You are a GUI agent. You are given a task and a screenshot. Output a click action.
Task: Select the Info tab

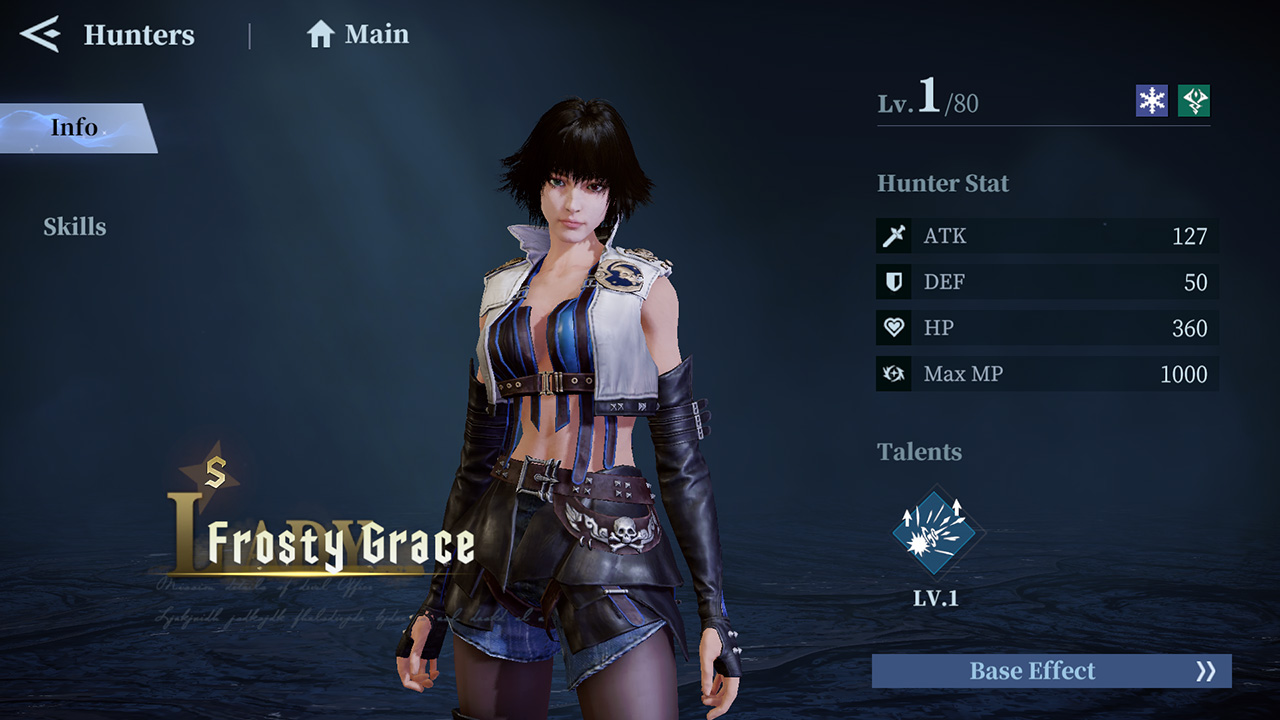pyautogui.click(x=75, y=127)
